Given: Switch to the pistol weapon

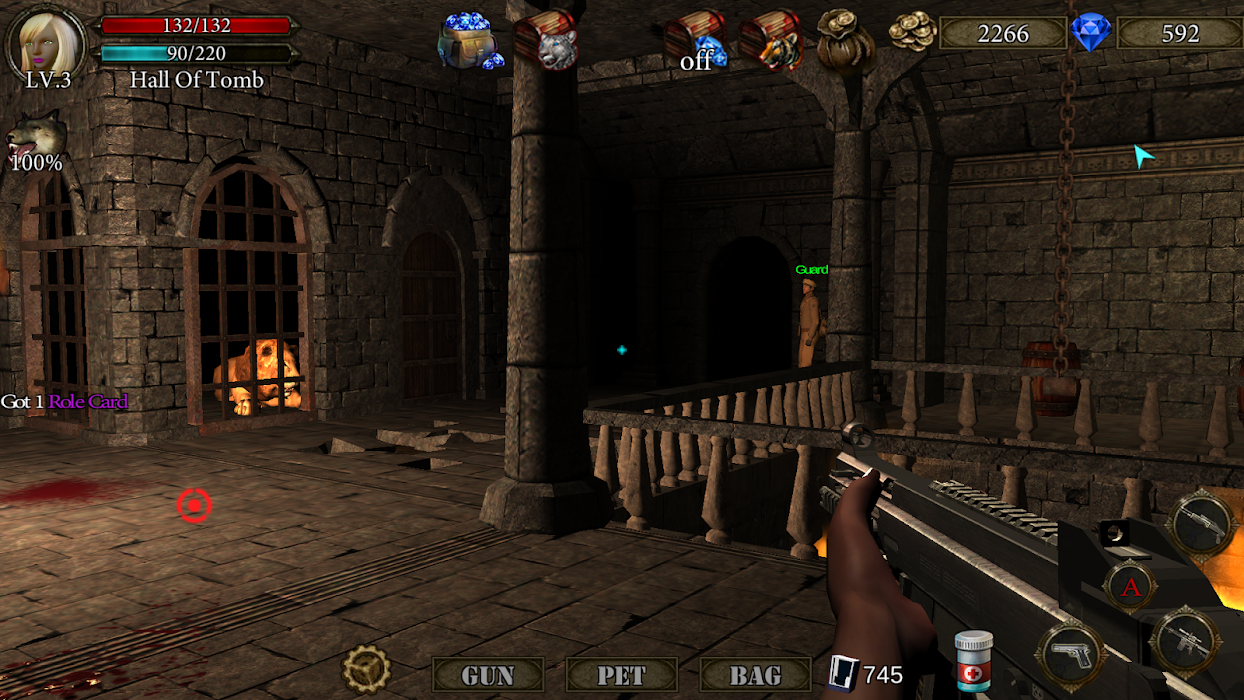Looking at the screenshot, I should coord(1071,651).
